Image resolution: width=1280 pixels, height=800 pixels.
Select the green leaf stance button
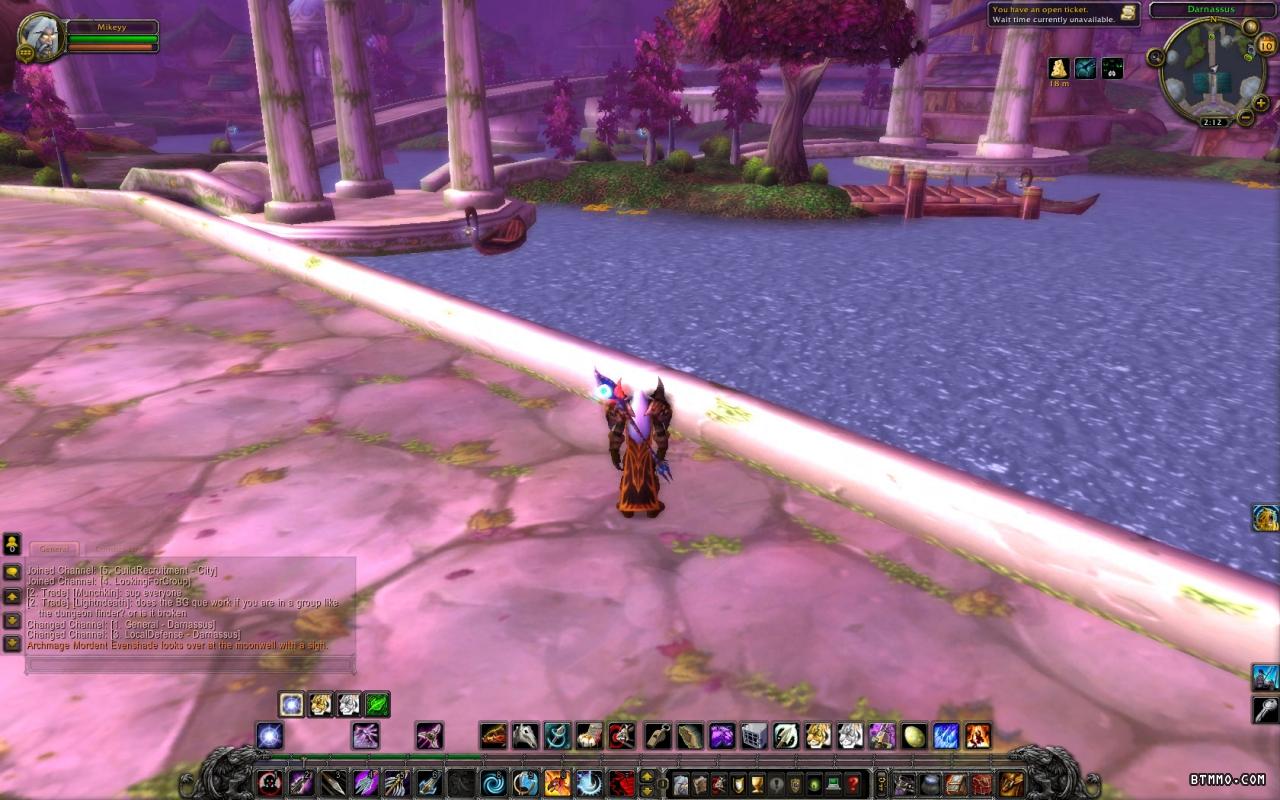(377, 705)
